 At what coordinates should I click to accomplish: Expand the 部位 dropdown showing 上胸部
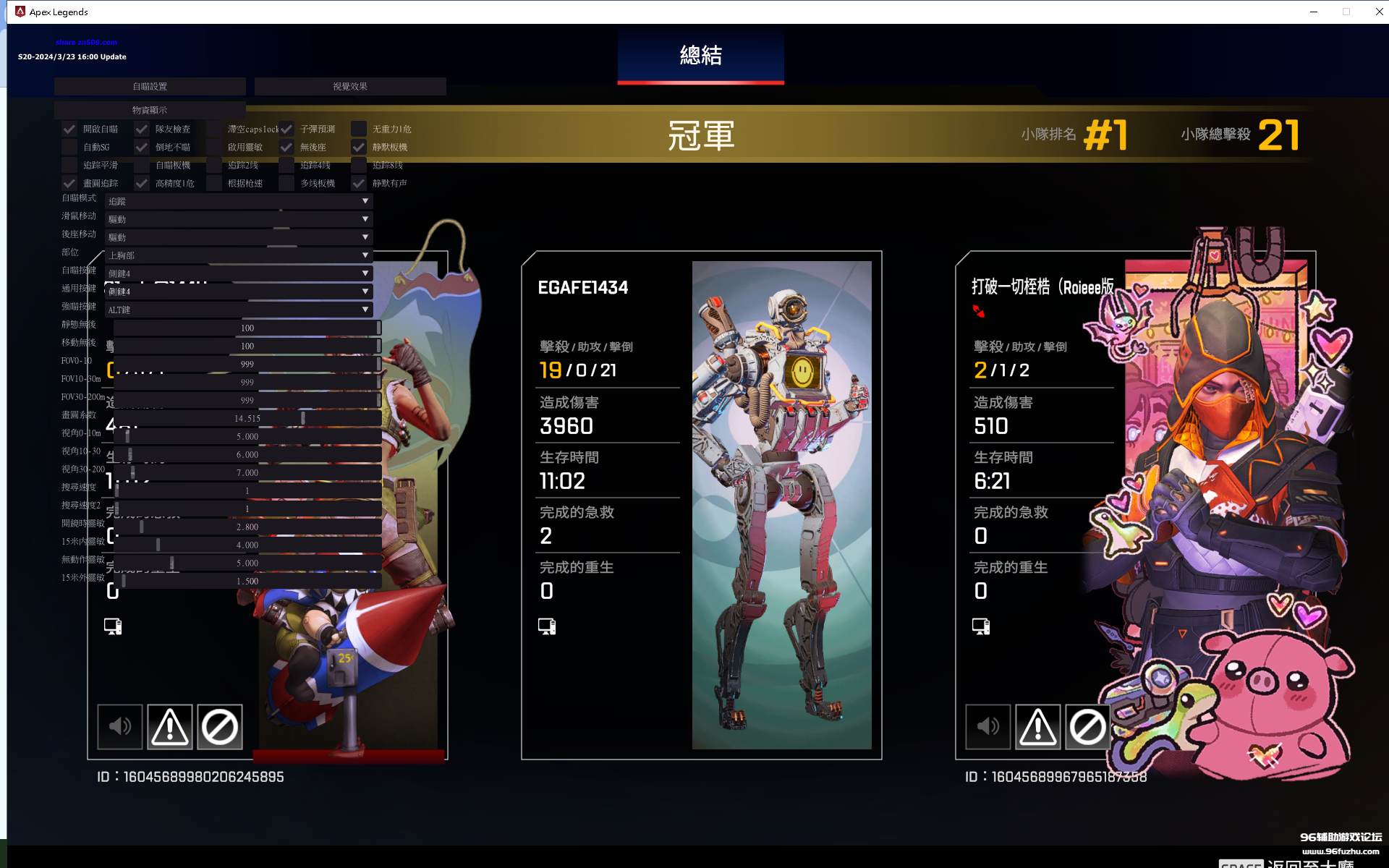tap(239, 255)
